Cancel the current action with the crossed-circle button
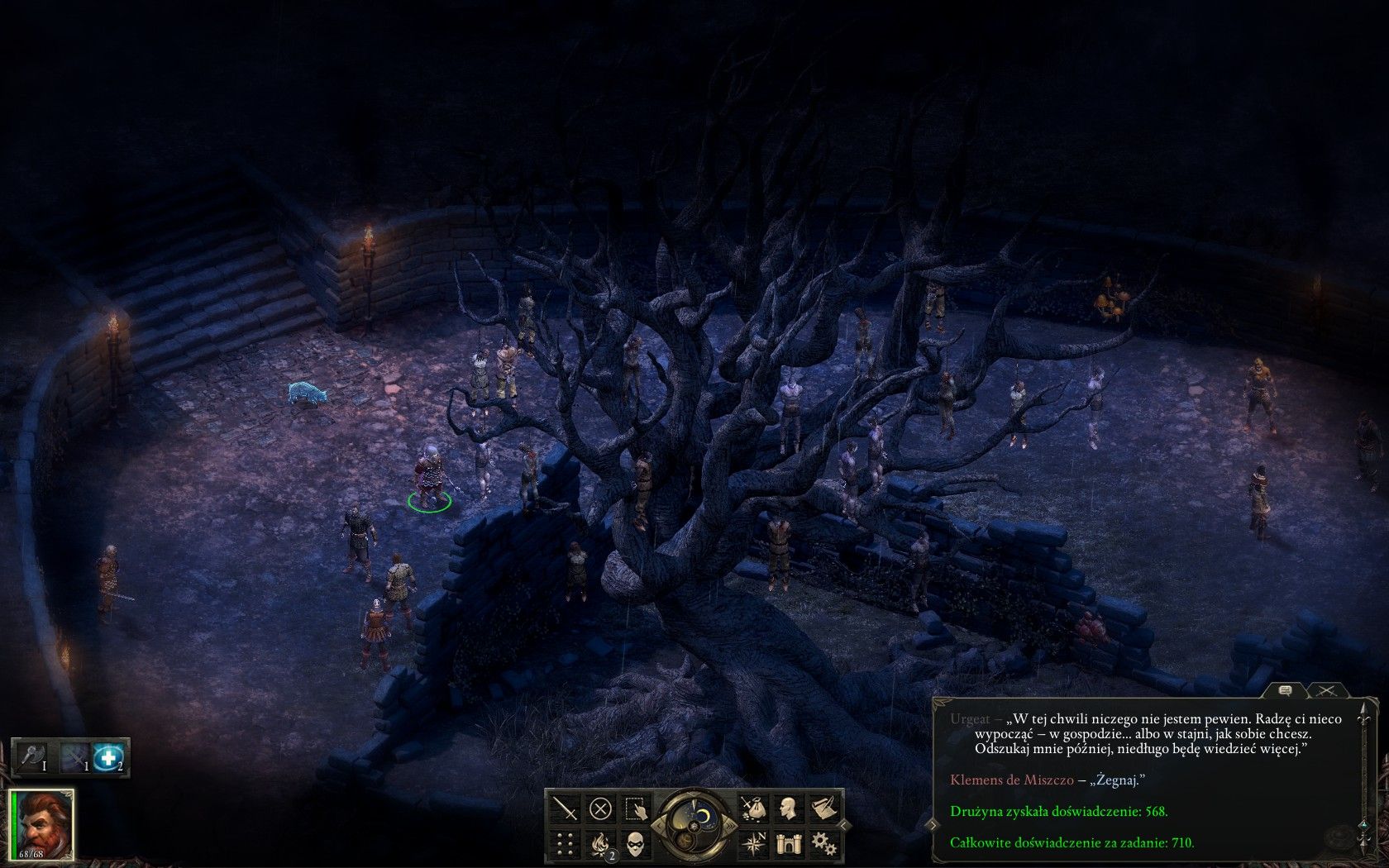 click(x=601, y=808)
